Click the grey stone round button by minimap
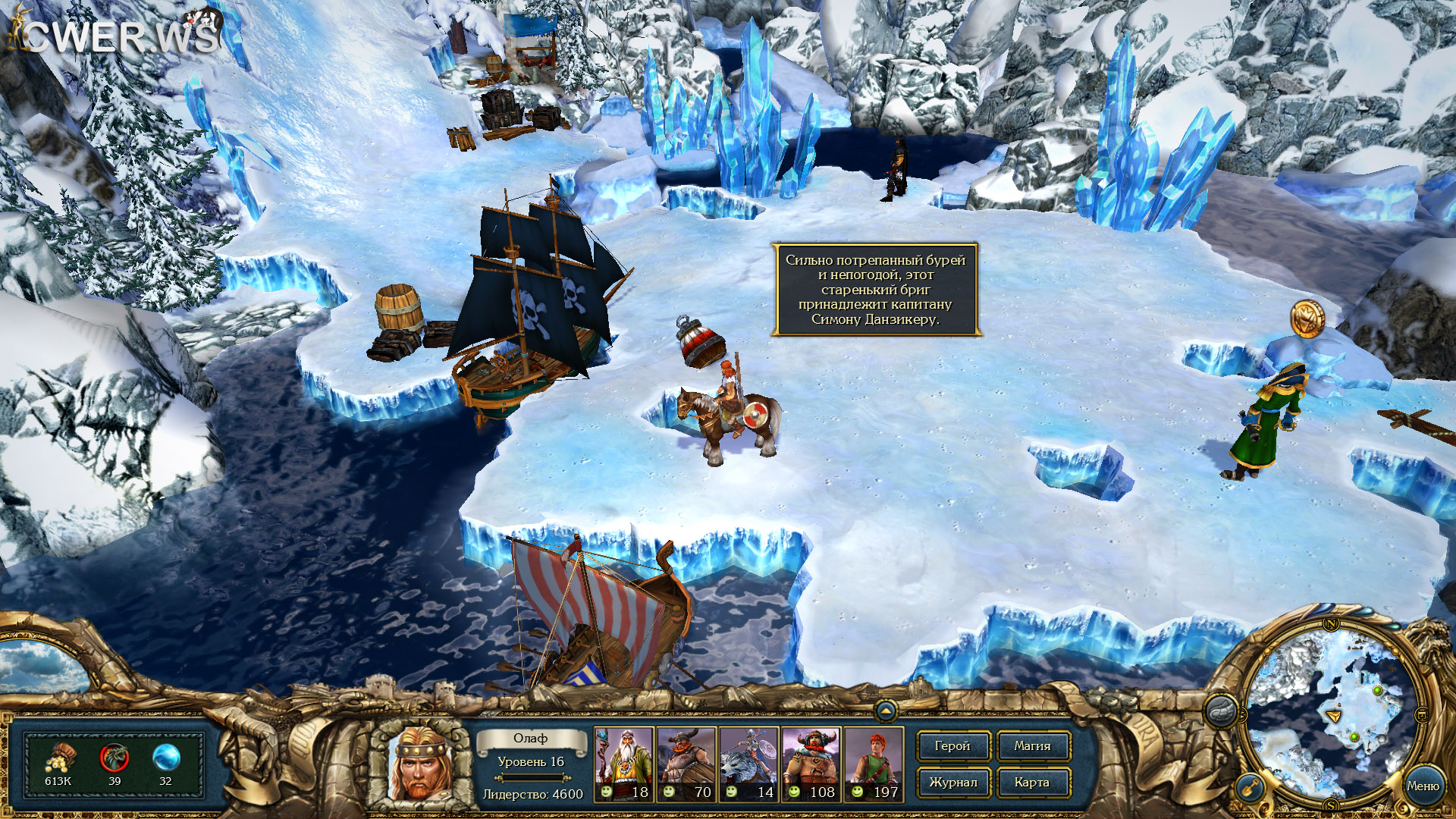This screenshot has height=819, width=1456. [x=1222, y=712]
